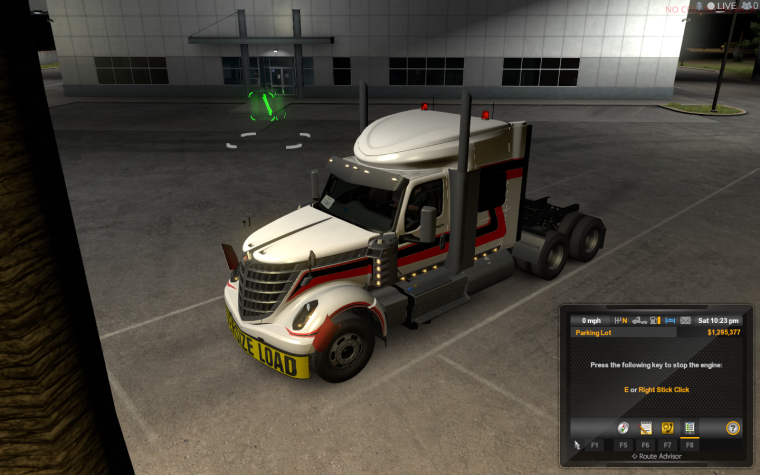The image size is (760, 475).
Task: Open the question mark help button
Action: pyautogui.click(x=733, y=428)
